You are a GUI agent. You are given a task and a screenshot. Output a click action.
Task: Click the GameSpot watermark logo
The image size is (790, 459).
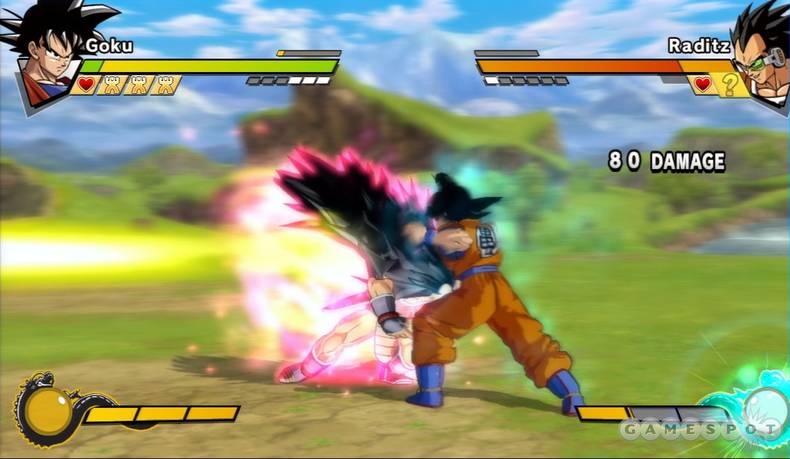pos(698,429)
